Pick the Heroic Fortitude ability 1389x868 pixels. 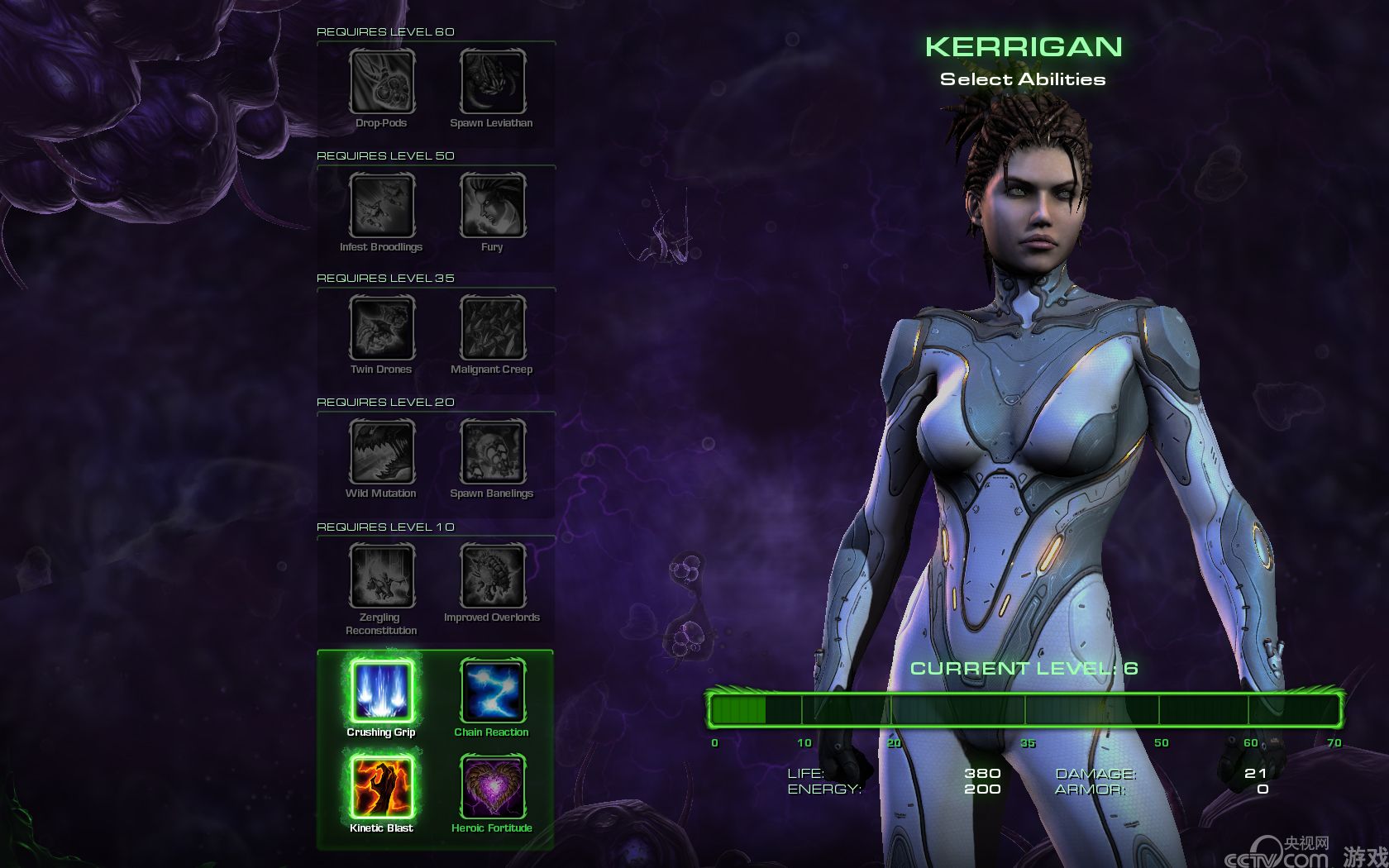pos(493,786)
